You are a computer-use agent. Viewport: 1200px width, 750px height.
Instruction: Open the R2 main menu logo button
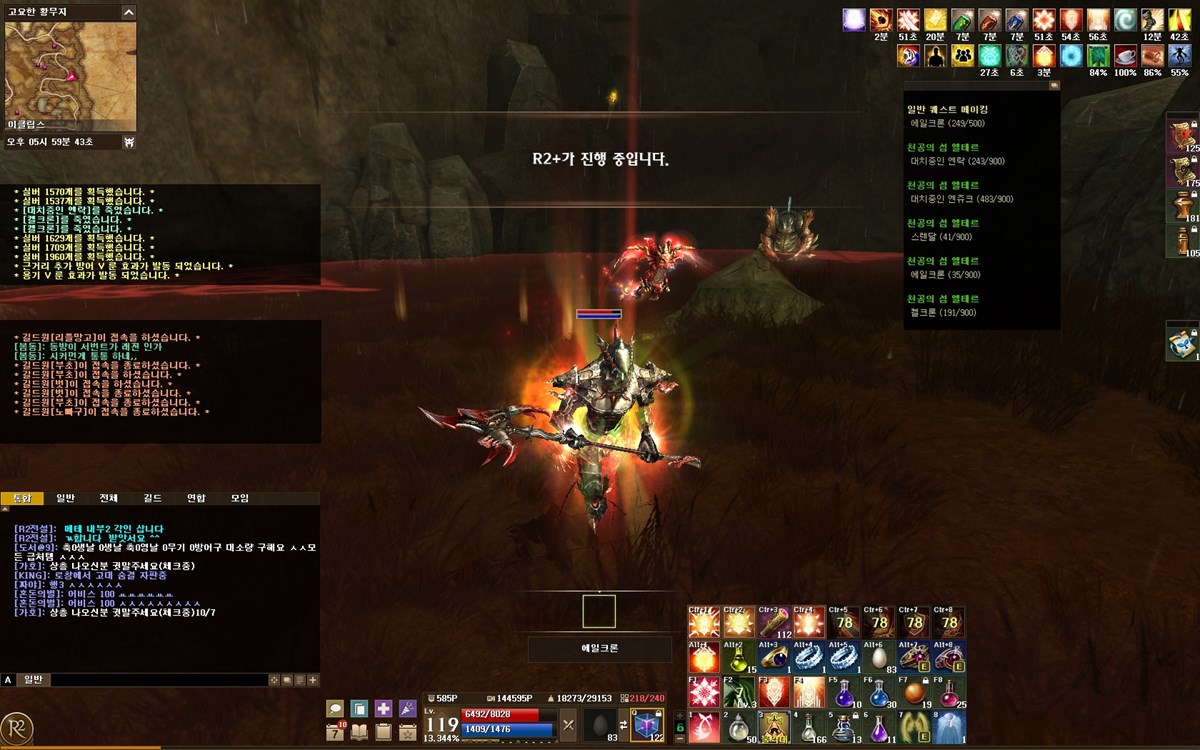click(17, 727)
